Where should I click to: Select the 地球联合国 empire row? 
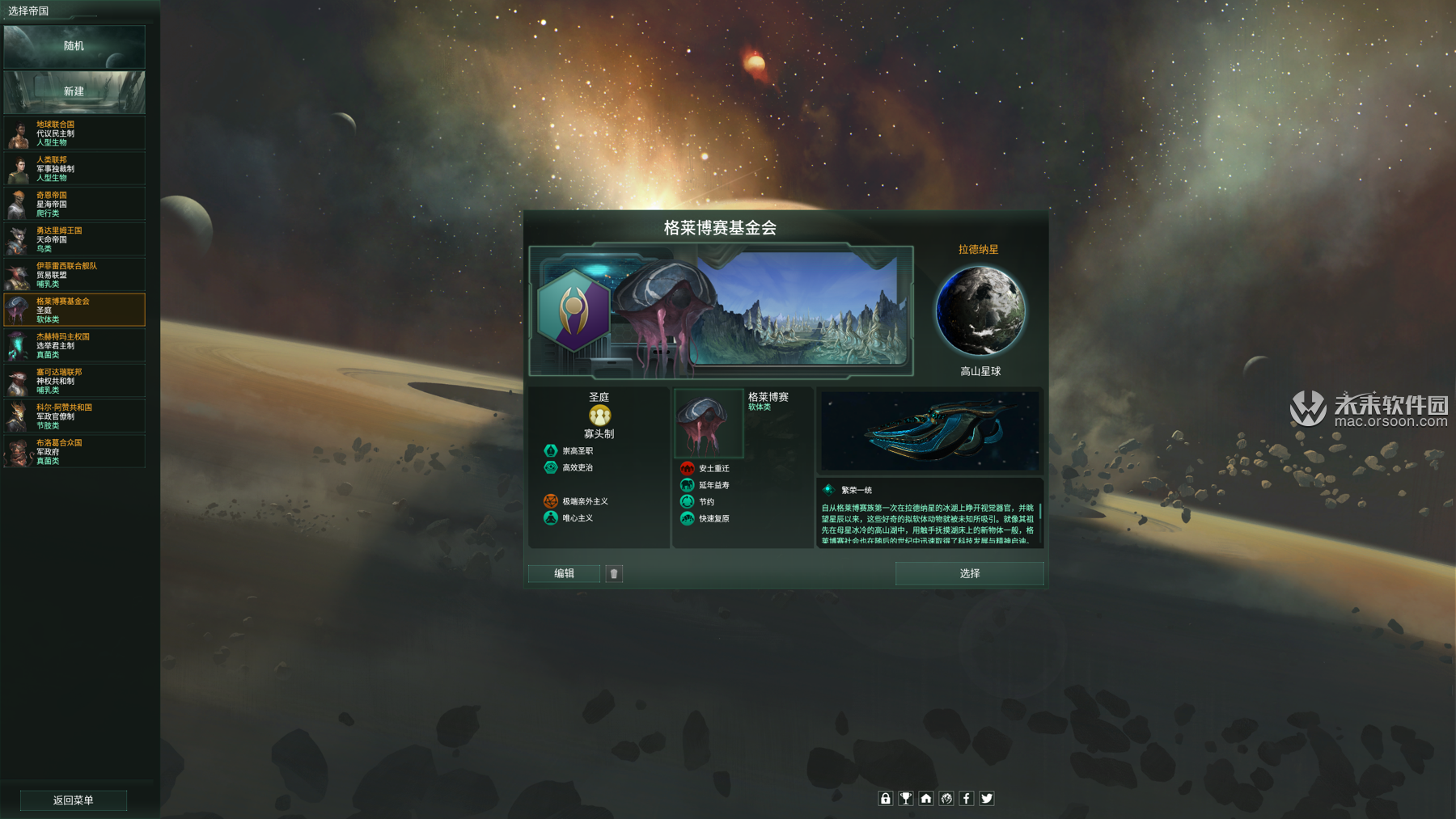(74, 133)
